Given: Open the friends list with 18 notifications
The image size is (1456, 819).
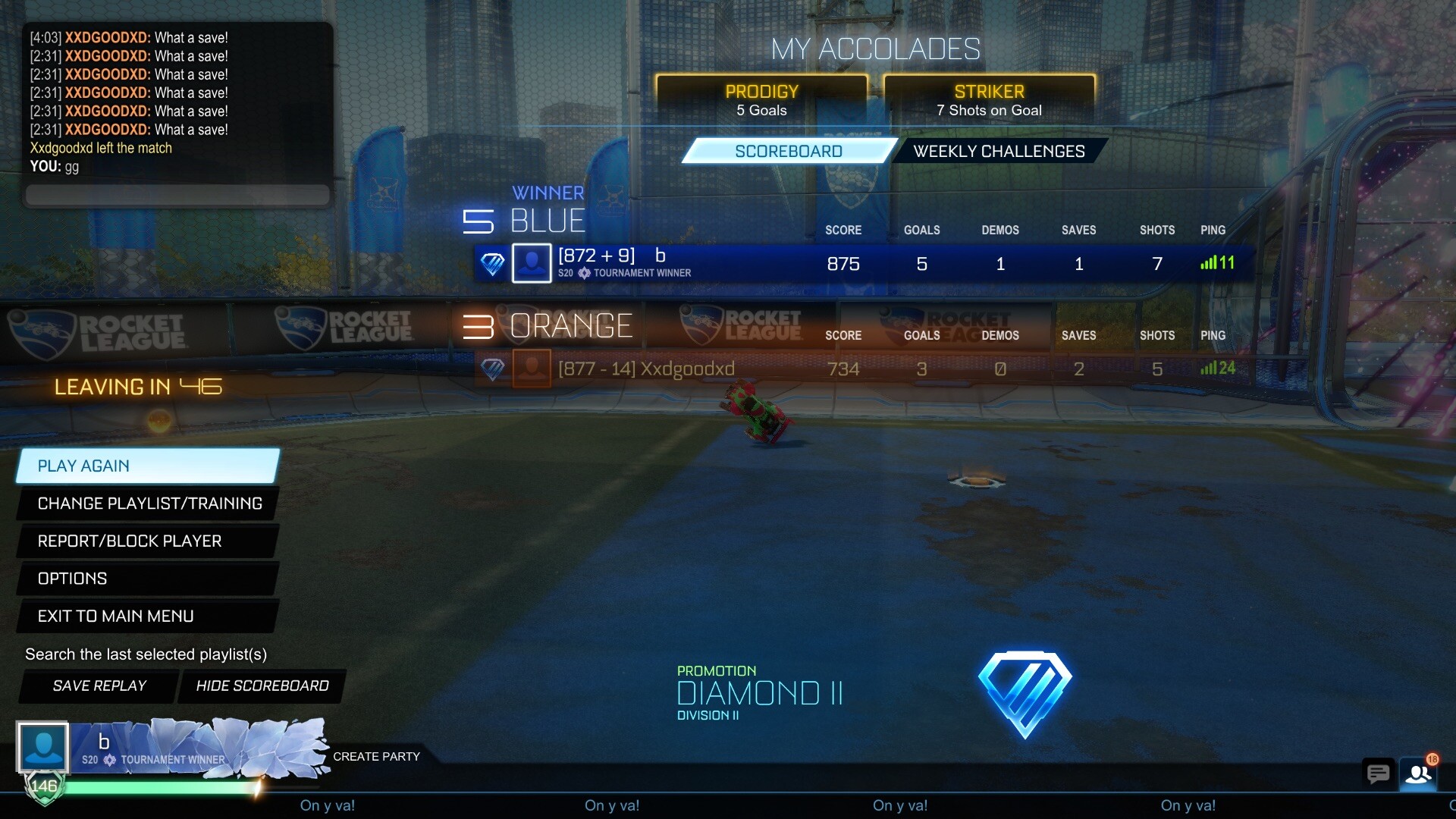Looking at the screenshot, I should (1418, 774).
